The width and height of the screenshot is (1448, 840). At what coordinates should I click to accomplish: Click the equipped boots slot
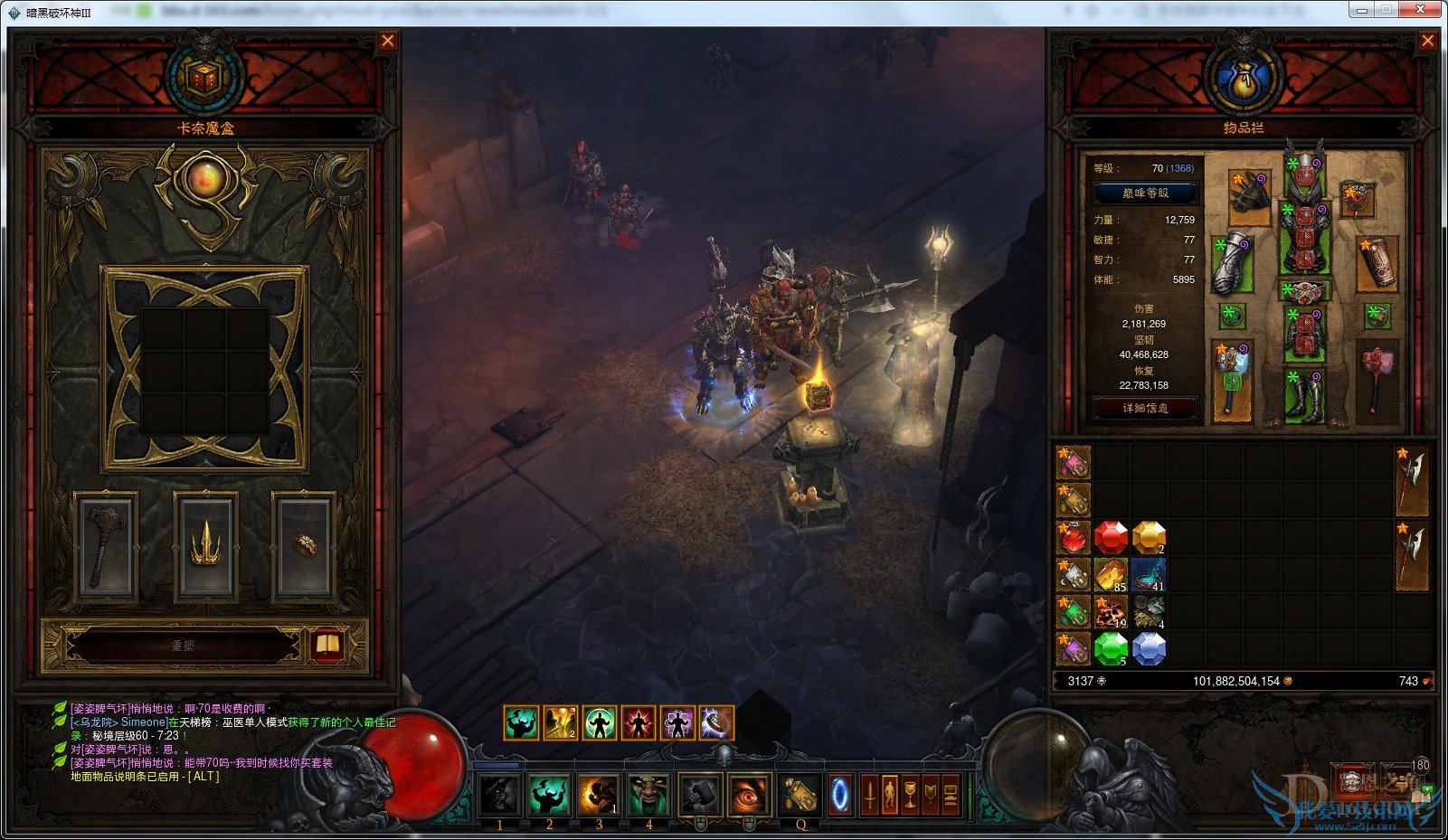[x=1304, y=396]
